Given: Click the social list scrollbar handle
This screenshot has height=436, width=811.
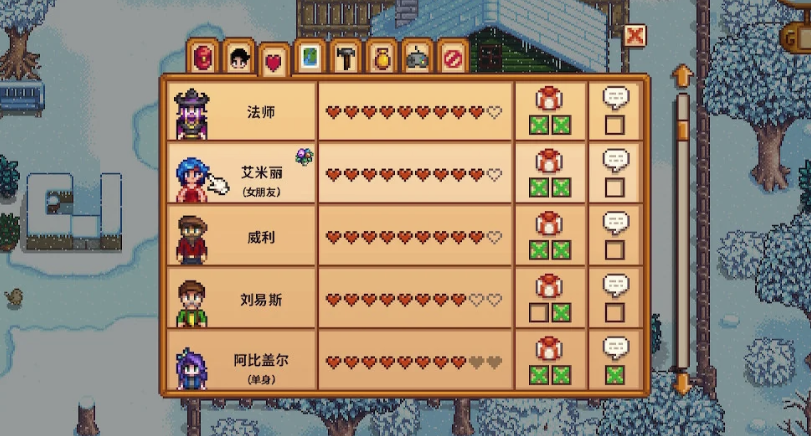Looking at the screenshot, I should click(x=683, y=129).
